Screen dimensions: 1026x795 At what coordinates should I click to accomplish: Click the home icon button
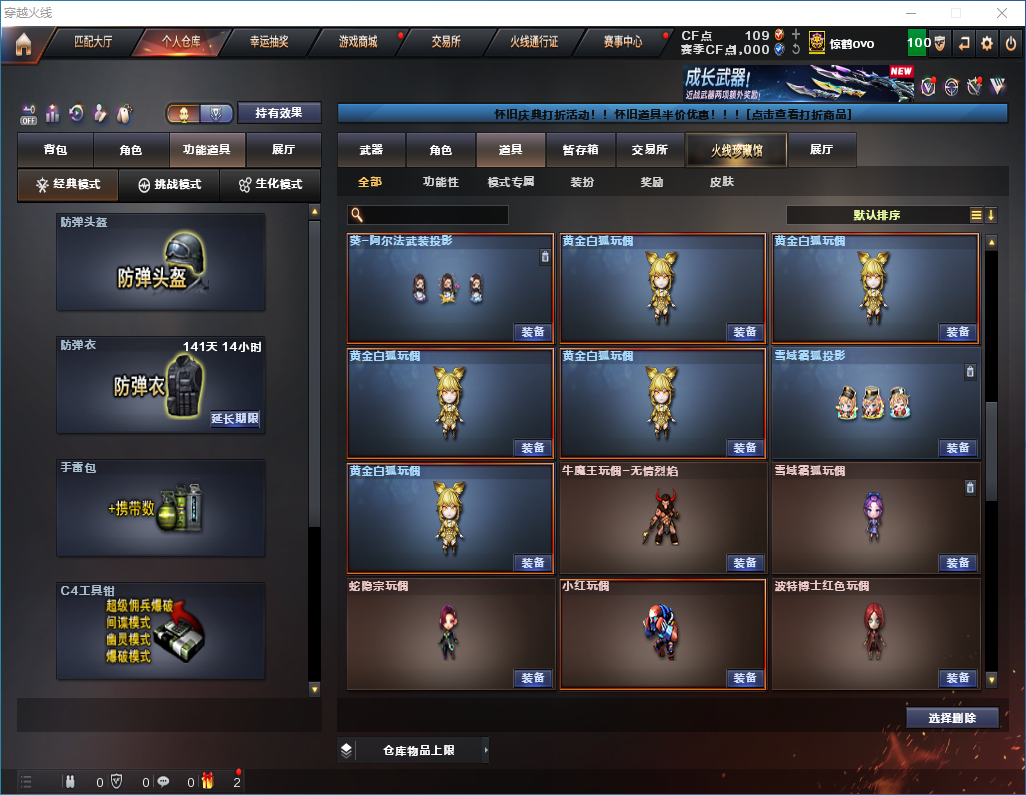coord(23,44)
